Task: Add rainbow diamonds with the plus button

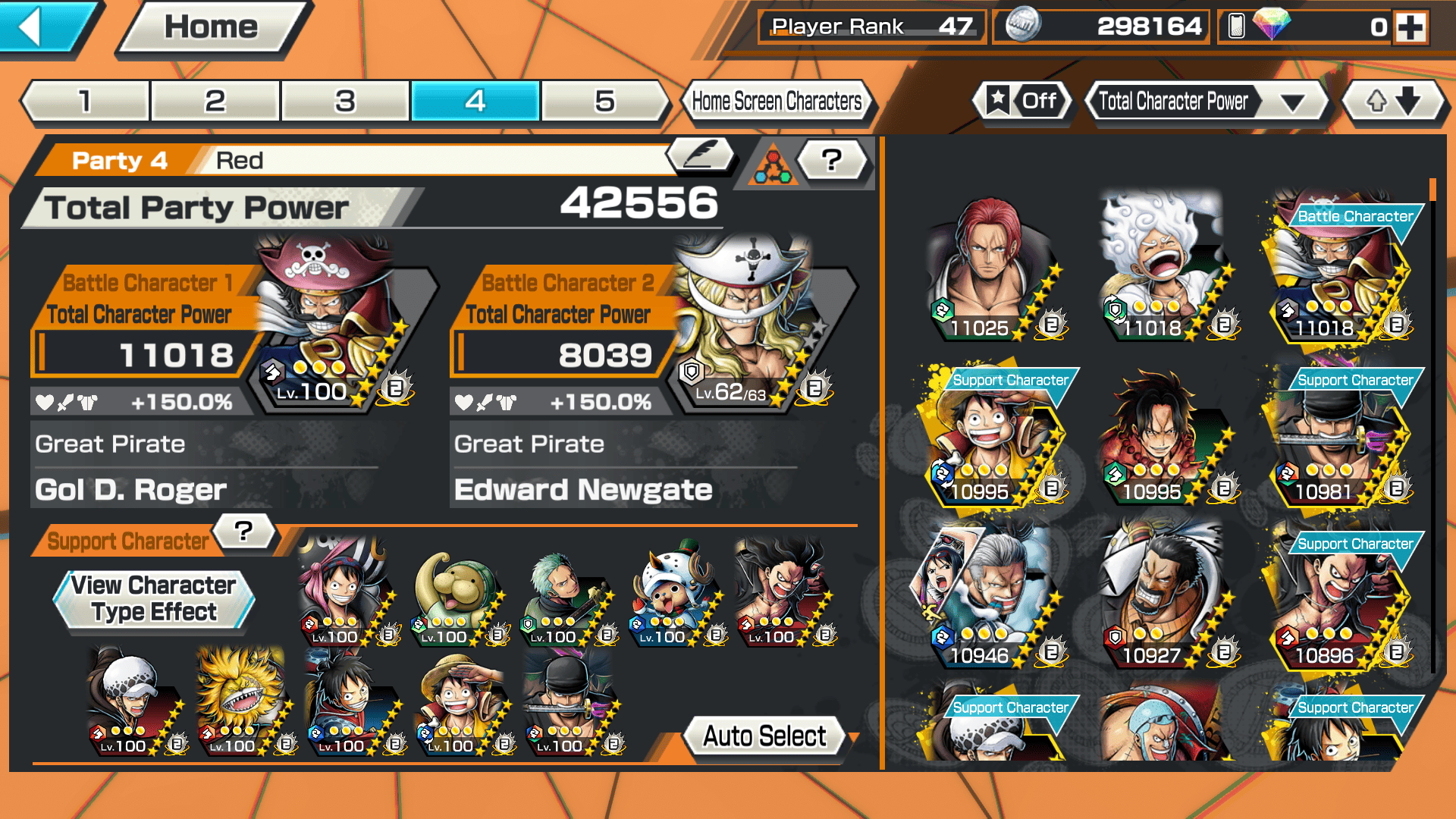Action: pos(1410,27)
